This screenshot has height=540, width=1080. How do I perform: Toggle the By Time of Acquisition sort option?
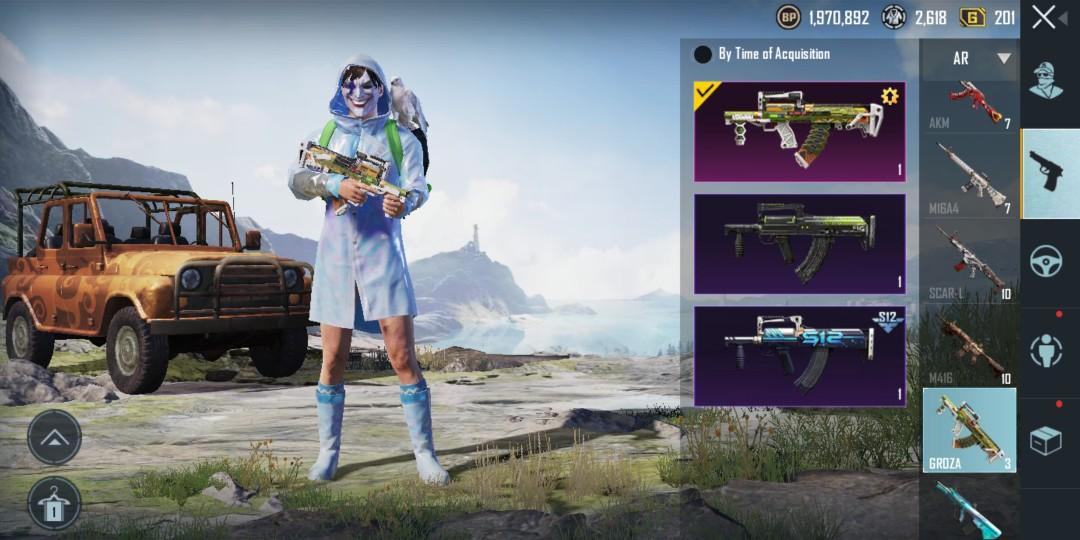coord(703,54)
